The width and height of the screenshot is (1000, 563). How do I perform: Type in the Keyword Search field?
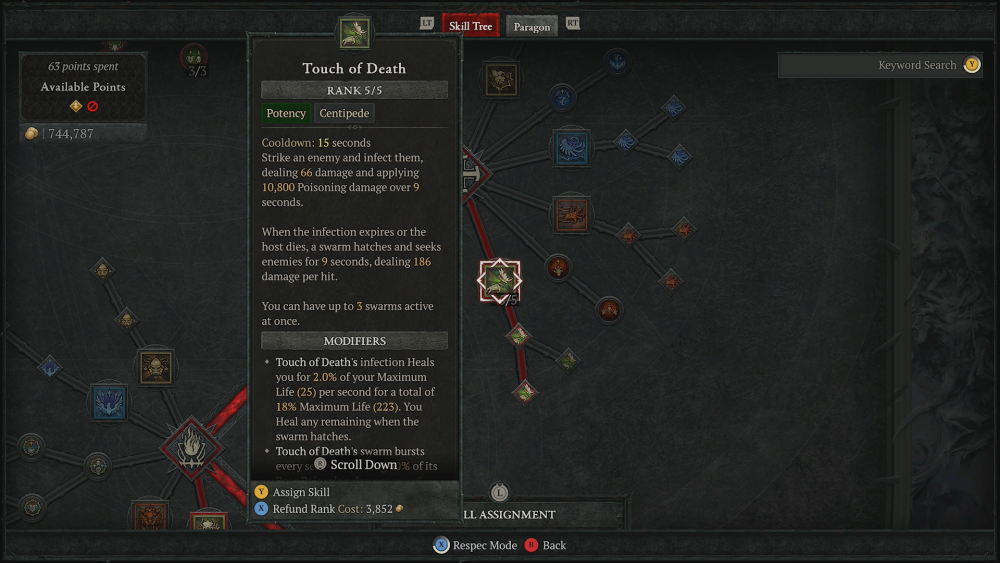pyautogui.click(x=870, y=65)
